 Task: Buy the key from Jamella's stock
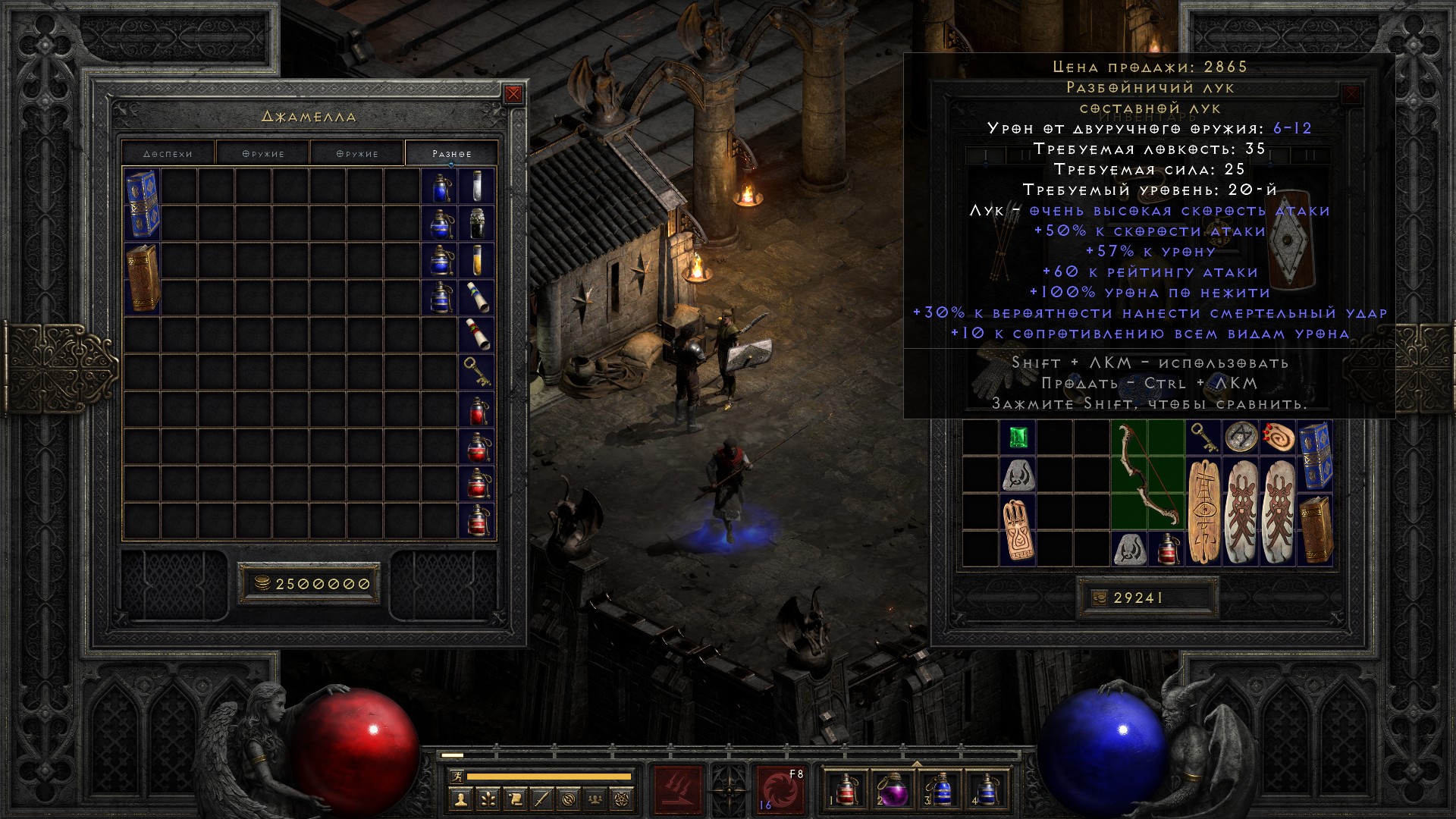[x=477, y=371]
